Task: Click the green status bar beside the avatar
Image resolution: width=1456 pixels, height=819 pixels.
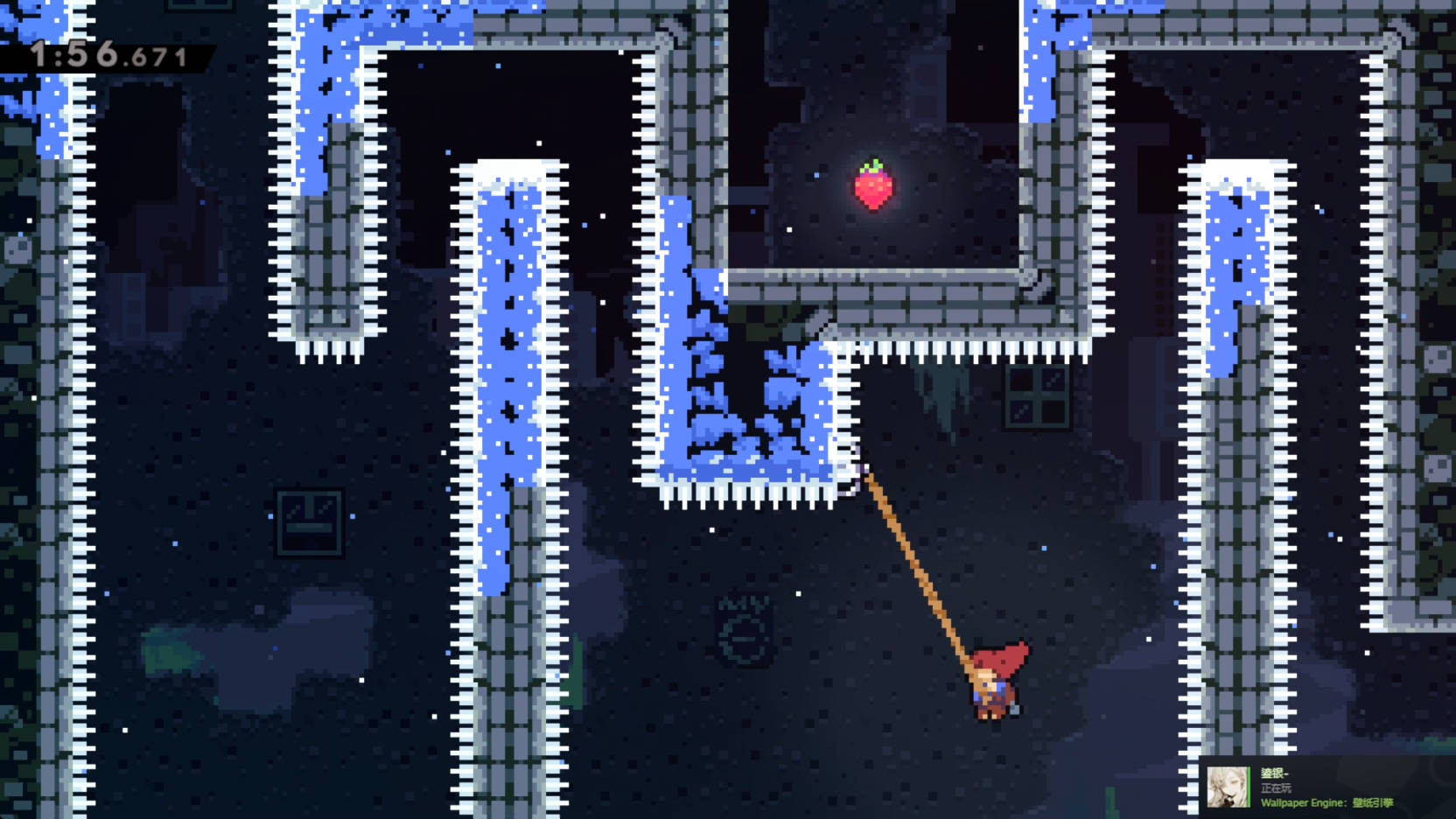Action: (1249, 786)
